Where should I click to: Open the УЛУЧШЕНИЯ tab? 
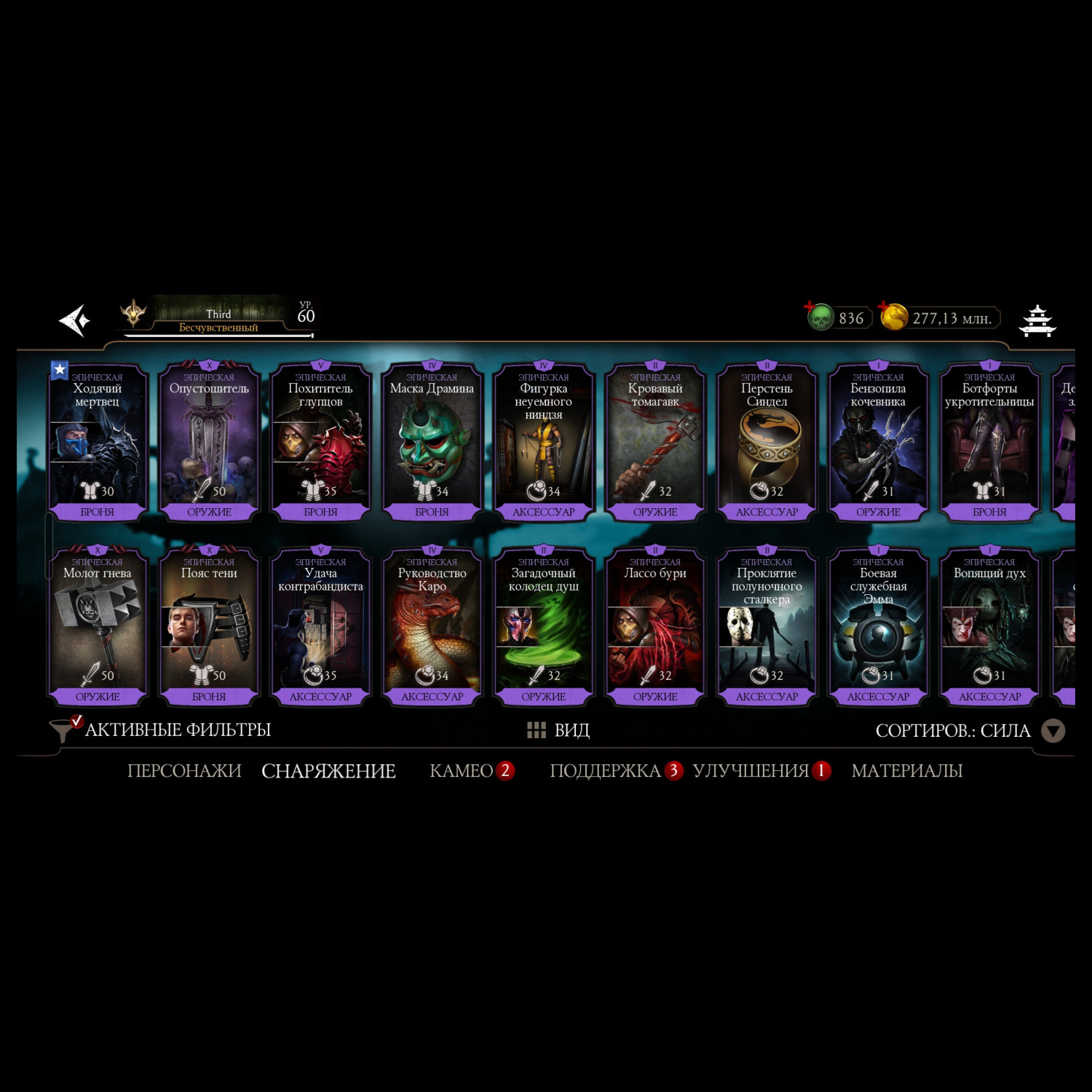point(751,771)
